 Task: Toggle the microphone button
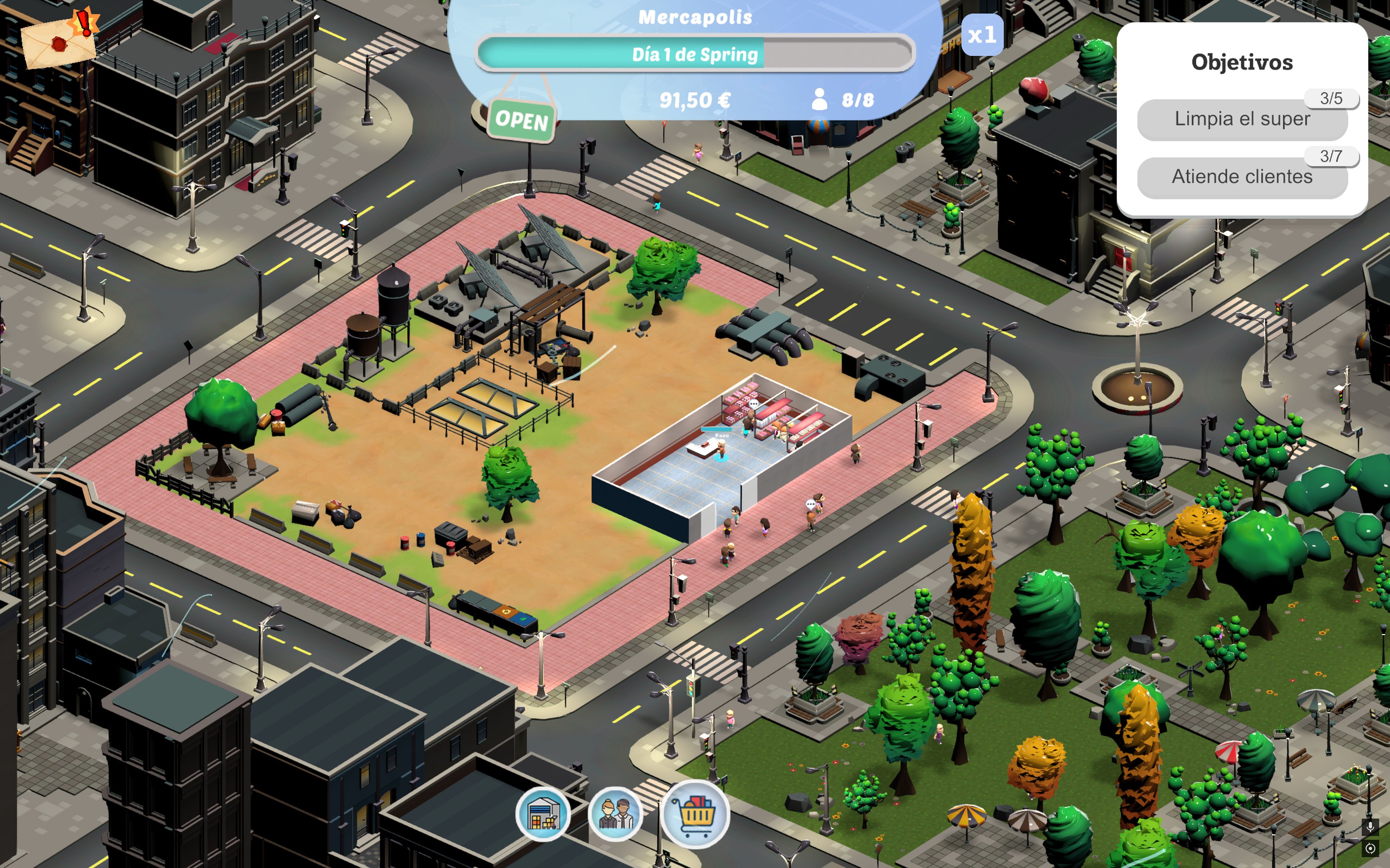point(1370,827)
